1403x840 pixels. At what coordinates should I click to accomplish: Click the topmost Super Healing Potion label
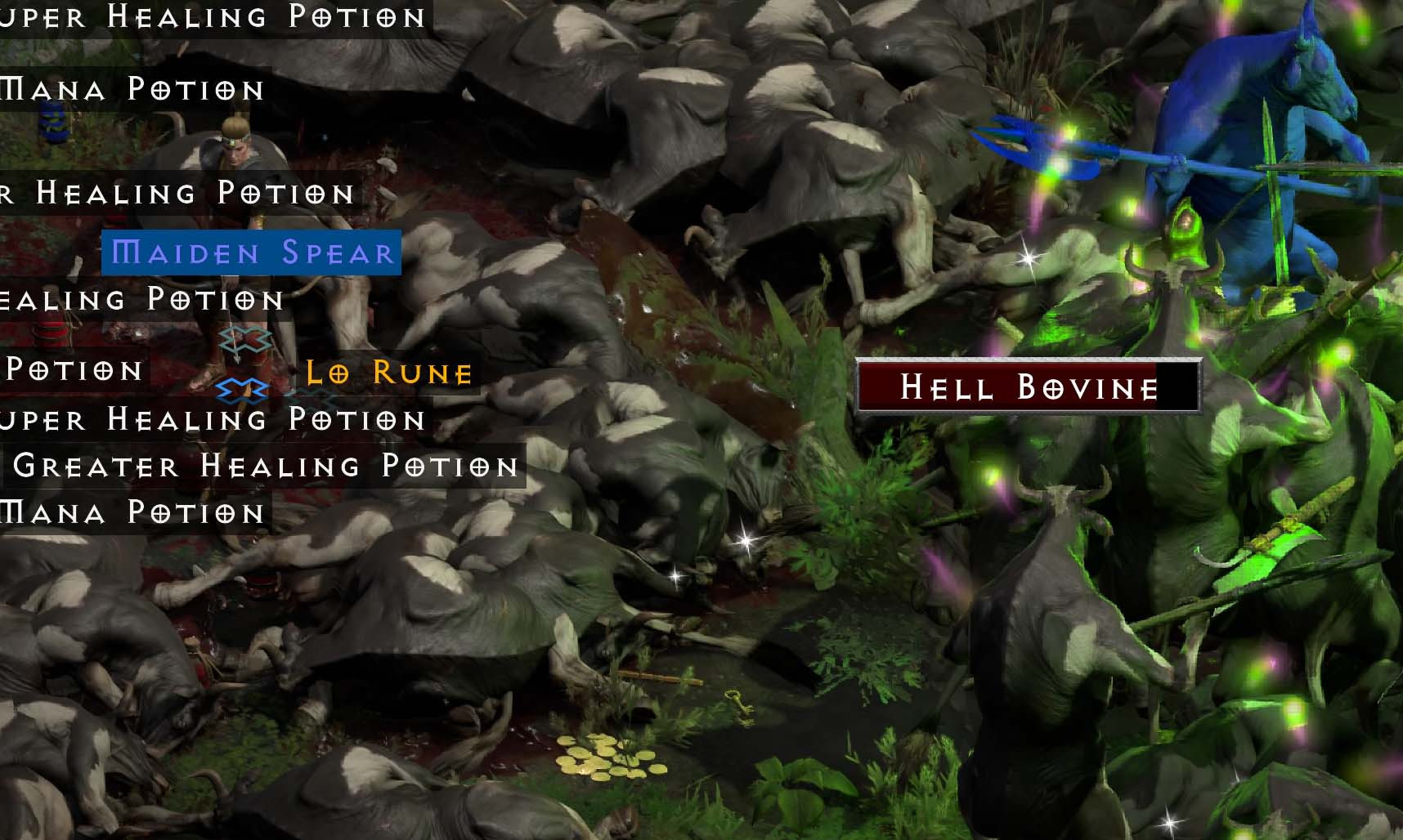click(x=214, y=18)
